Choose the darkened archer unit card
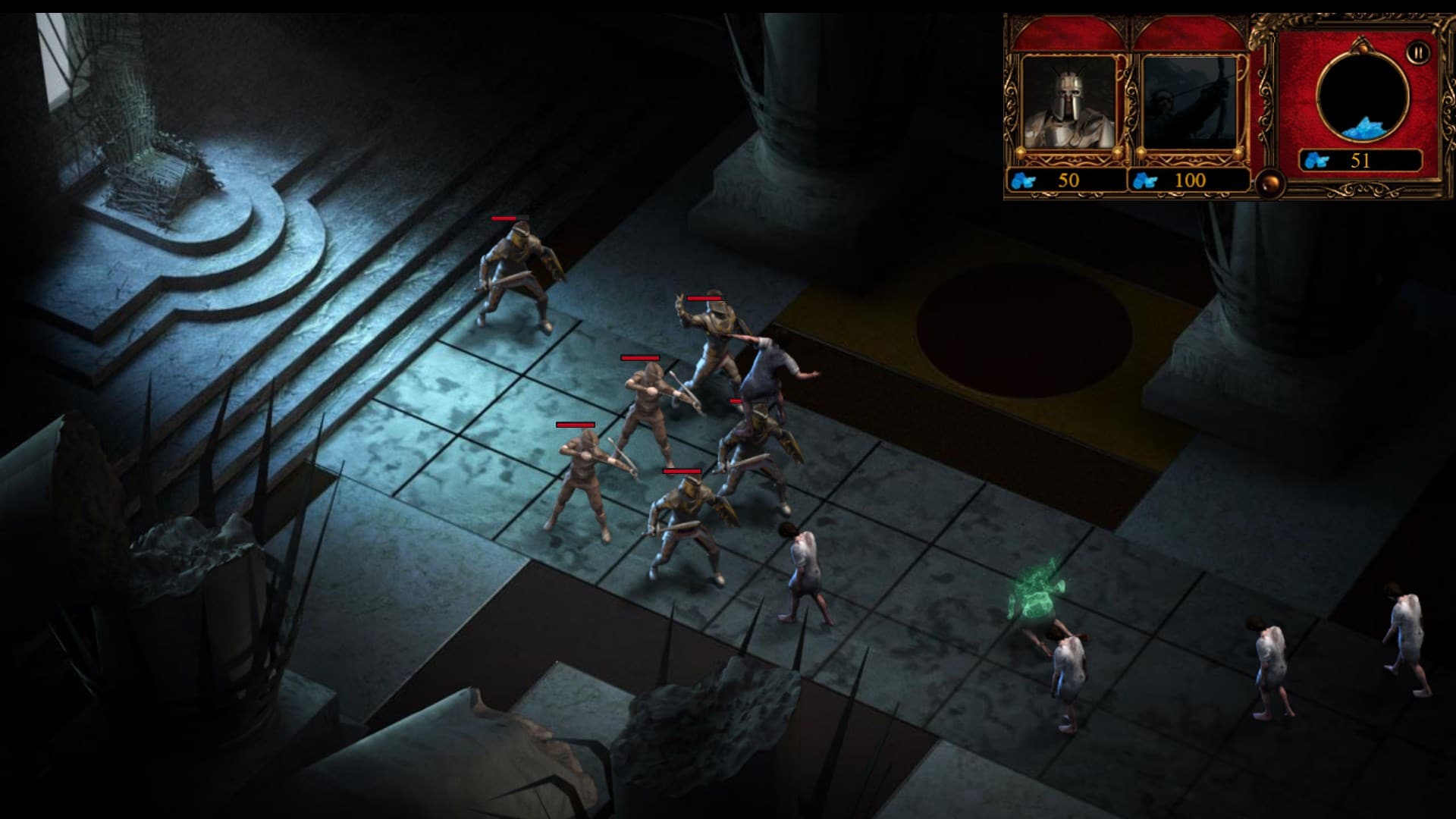 [1189, 103]
